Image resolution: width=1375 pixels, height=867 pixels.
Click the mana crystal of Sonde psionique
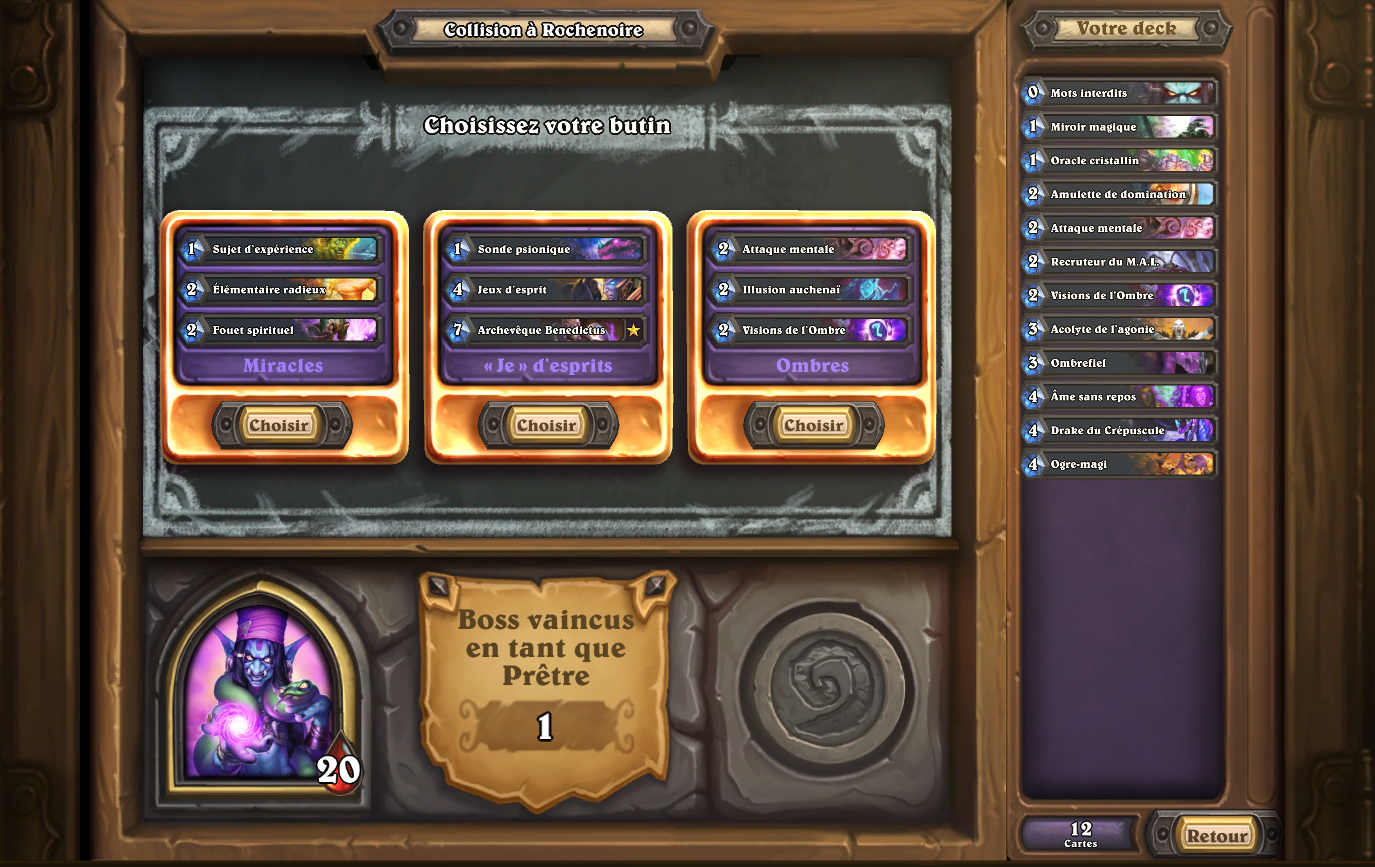(460, 248)
